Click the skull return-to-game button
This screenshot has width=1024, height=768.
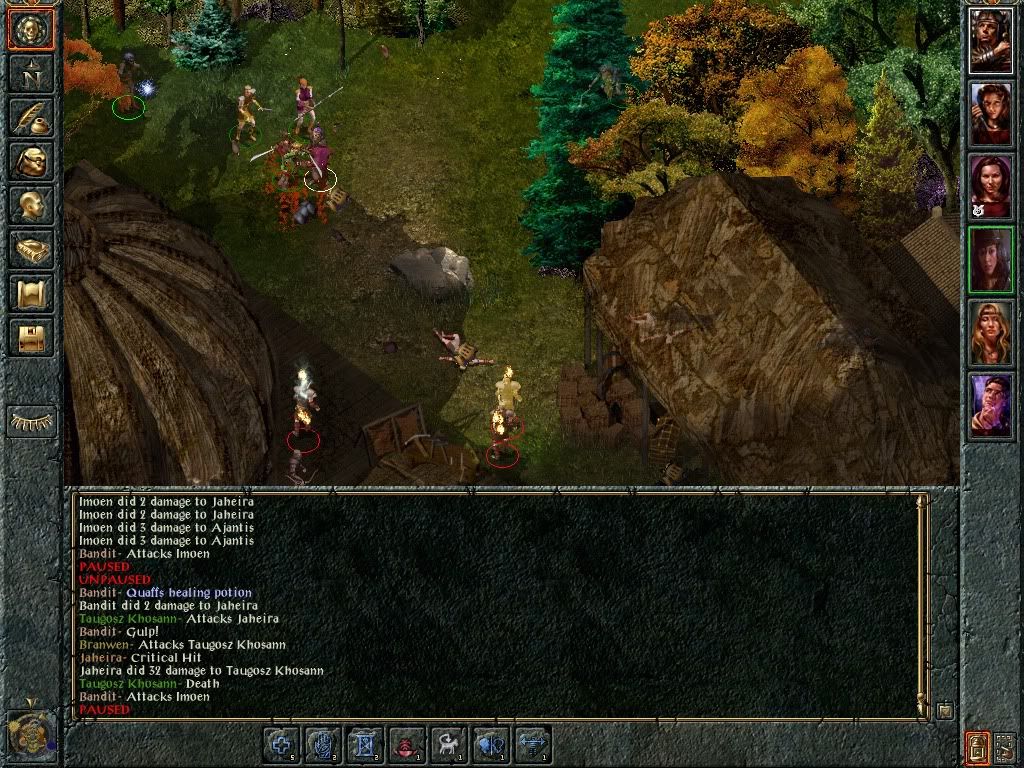tap(31, 29)
